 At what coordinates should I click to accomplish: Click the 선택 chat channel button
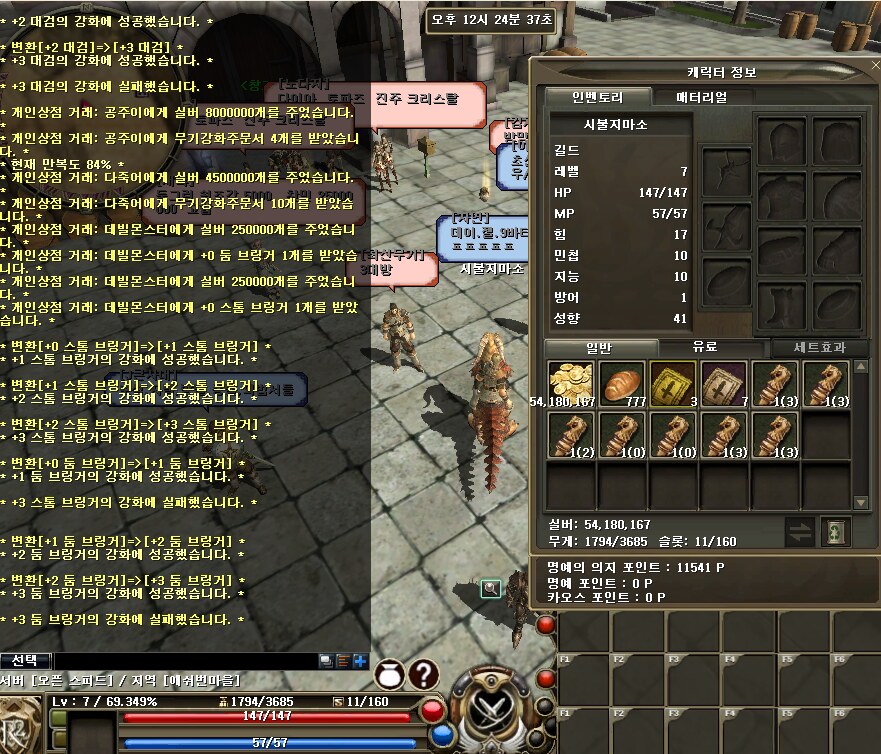click(x=24, y=660)
